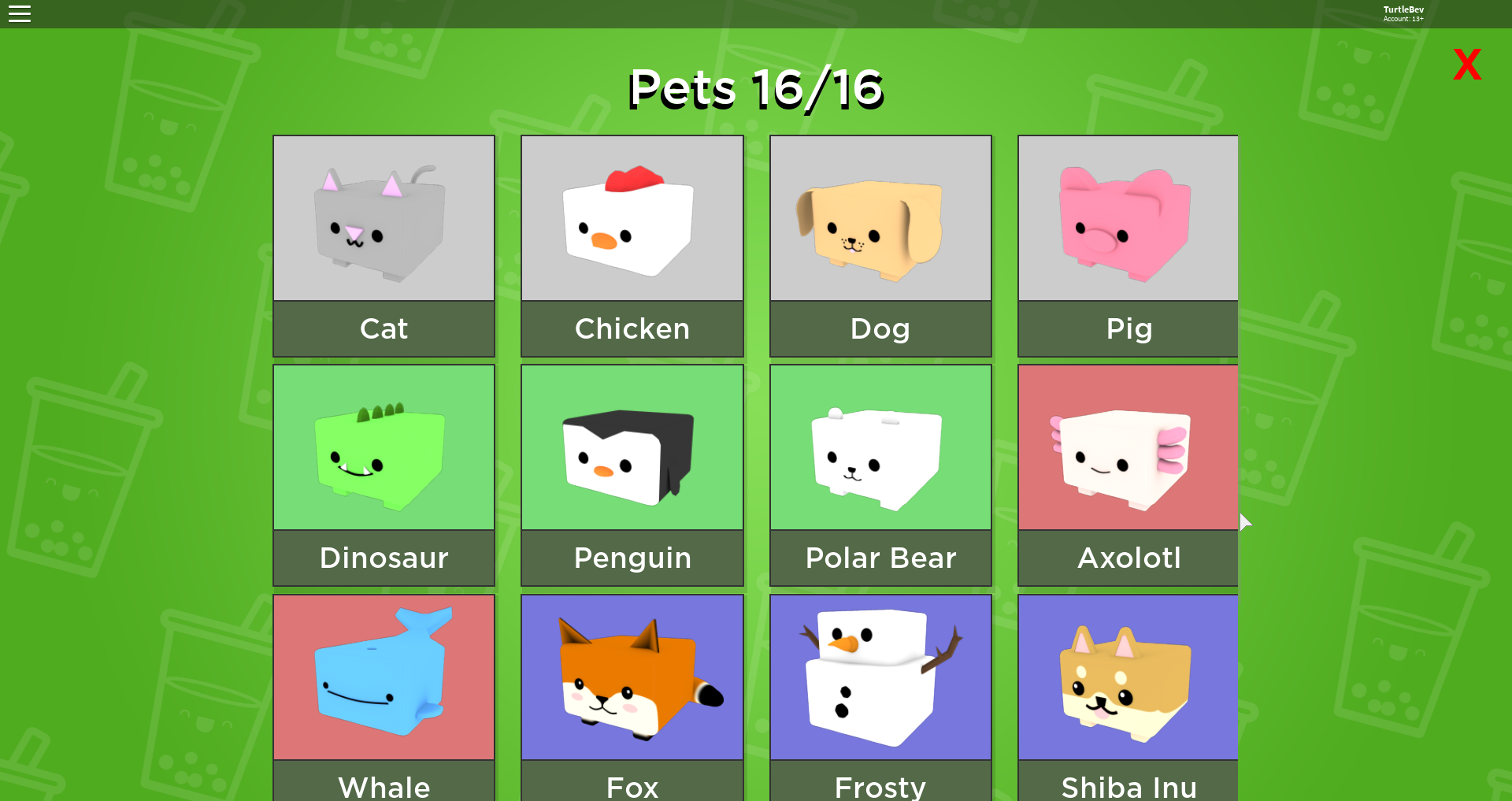Select the Chicken pet
1512x801 pixels.
point(632,218)
